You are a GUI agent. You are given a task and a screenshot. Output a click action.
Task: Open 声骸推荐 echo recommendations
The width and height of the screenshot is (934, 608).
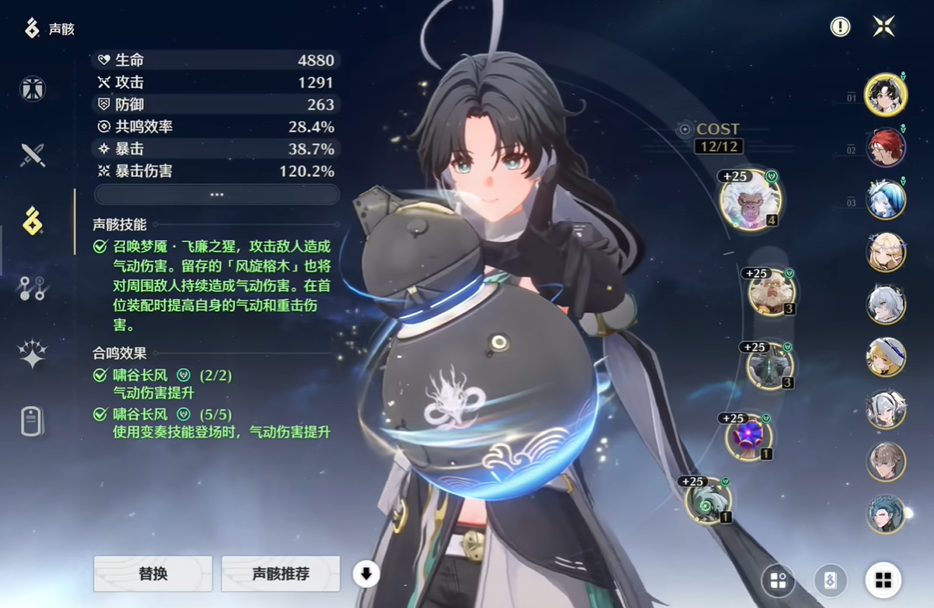[x=280, y=574]
